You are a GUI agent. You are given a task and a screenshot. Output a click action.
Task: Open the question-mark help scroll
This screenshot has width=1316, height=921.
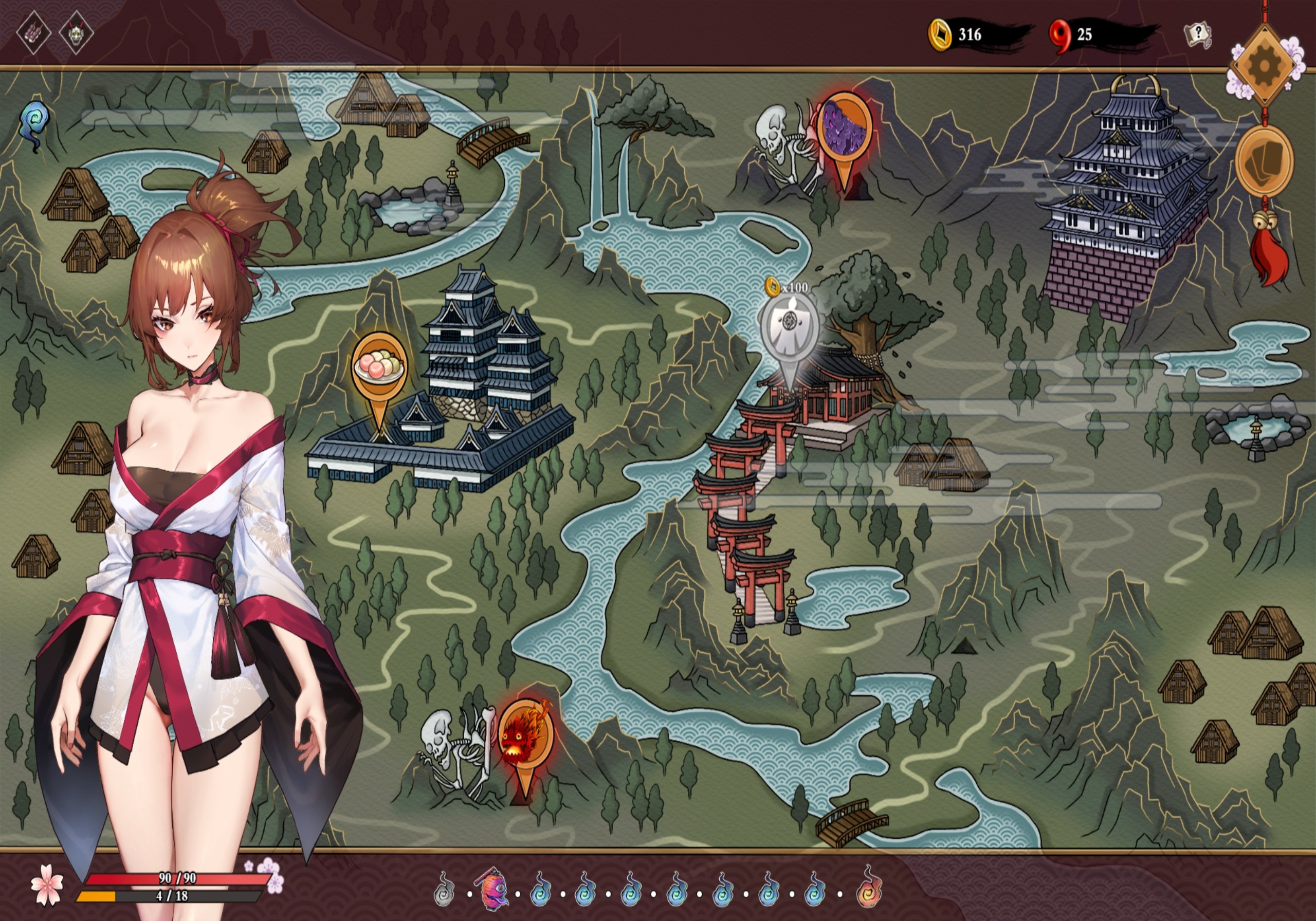[x=1197, y=35]
